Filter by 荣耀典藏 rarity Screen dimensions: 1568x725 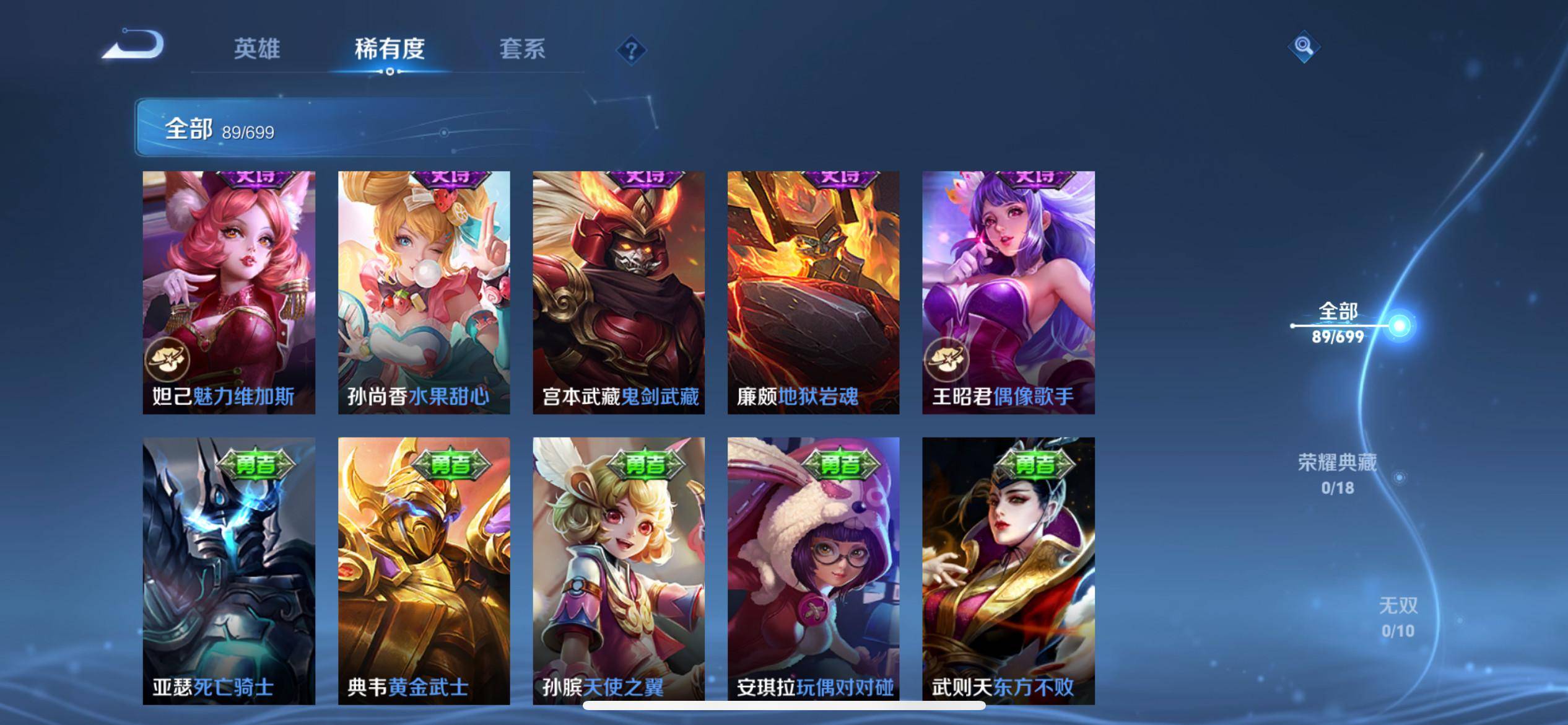pyautogui.click(x=1338, y=473)
